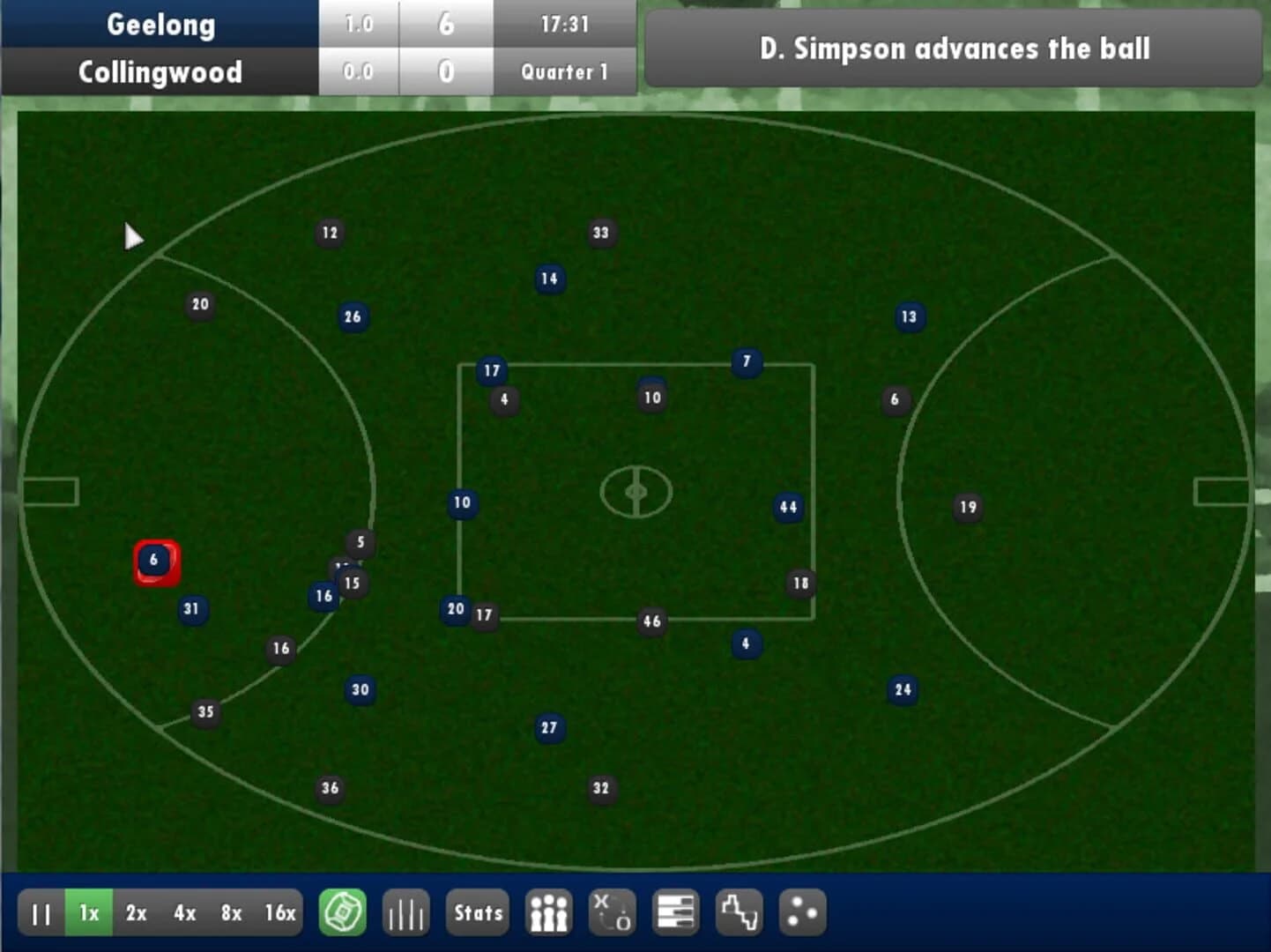Select player 44 near the centre square
The width and height of the screenshot is (1271, 952).
tap(787, 507)
